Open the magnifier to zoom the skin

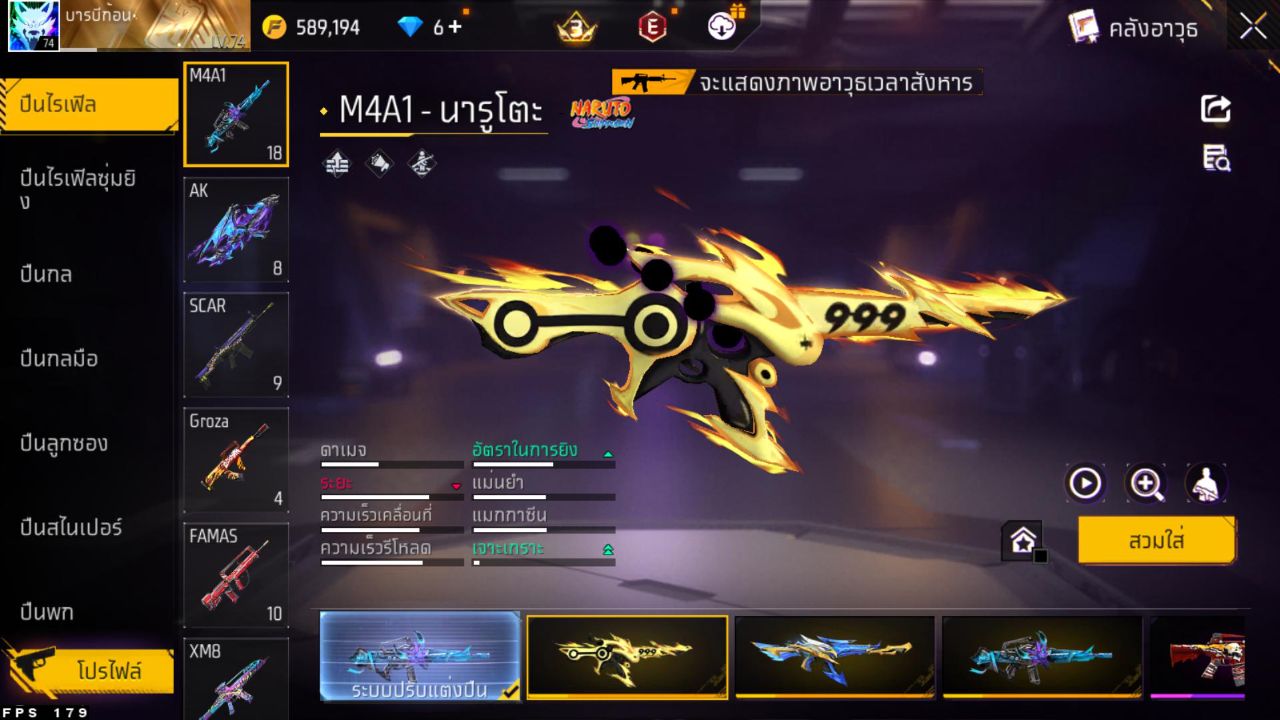(x=1146, y=484)
